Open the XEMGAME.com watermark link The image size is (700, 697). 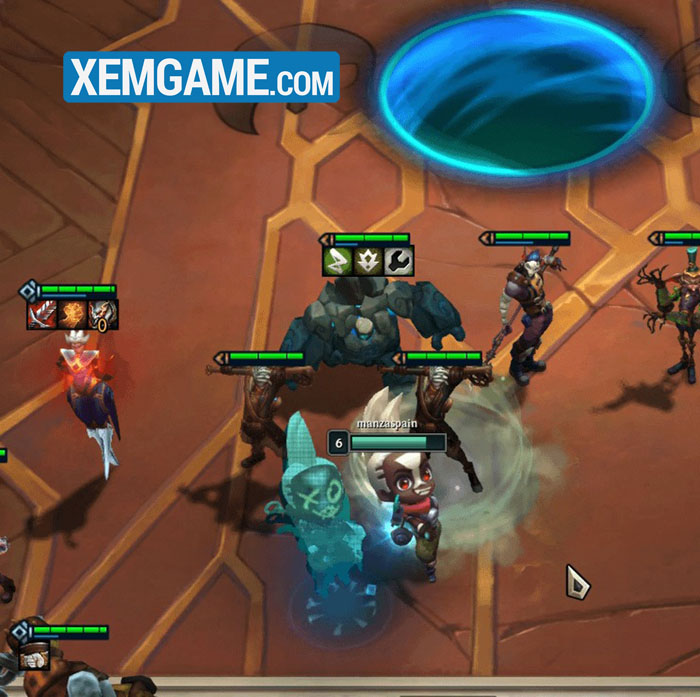pyautogui.click(x=202, y=76)
